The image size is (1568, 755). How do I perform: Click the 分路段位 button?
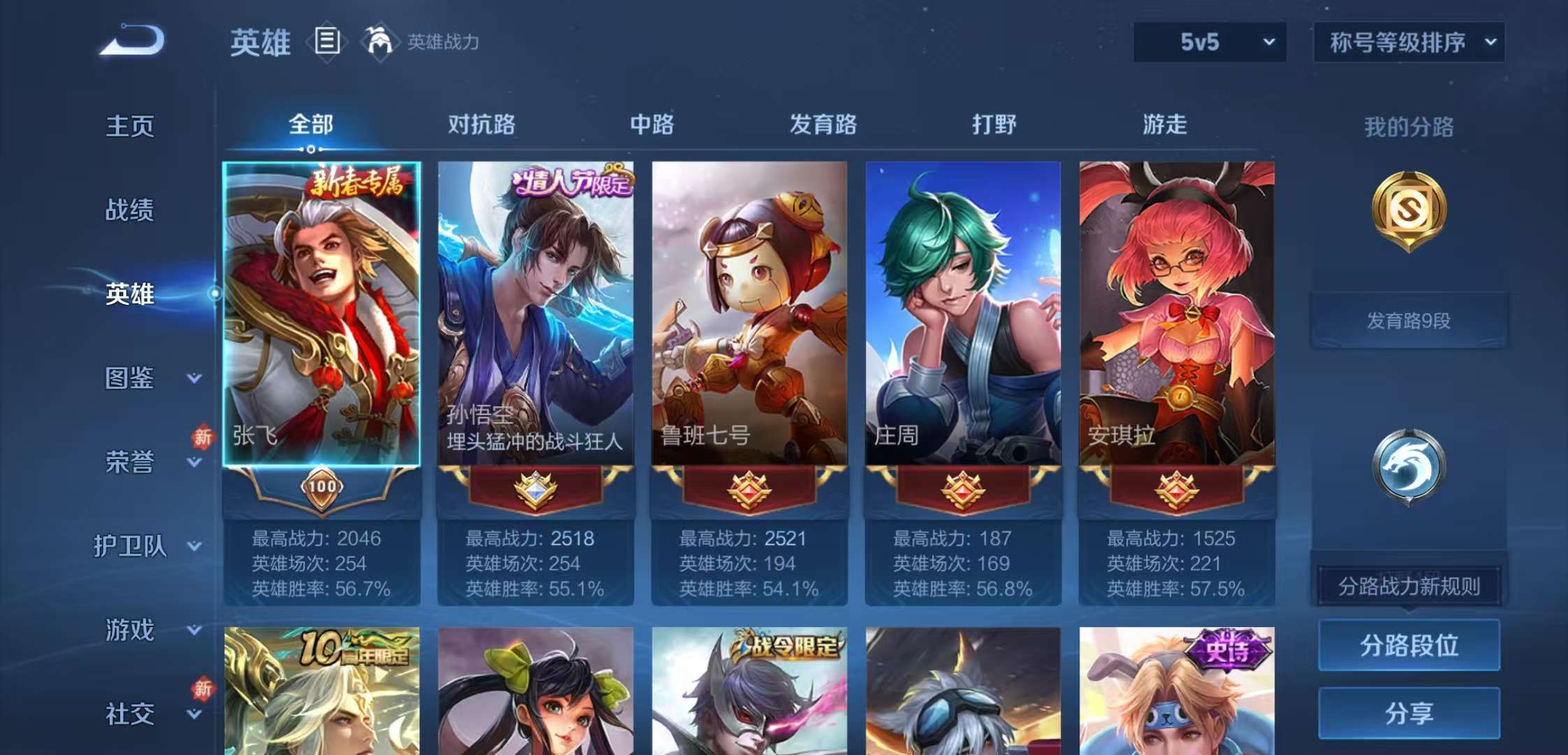point(1409,647)
